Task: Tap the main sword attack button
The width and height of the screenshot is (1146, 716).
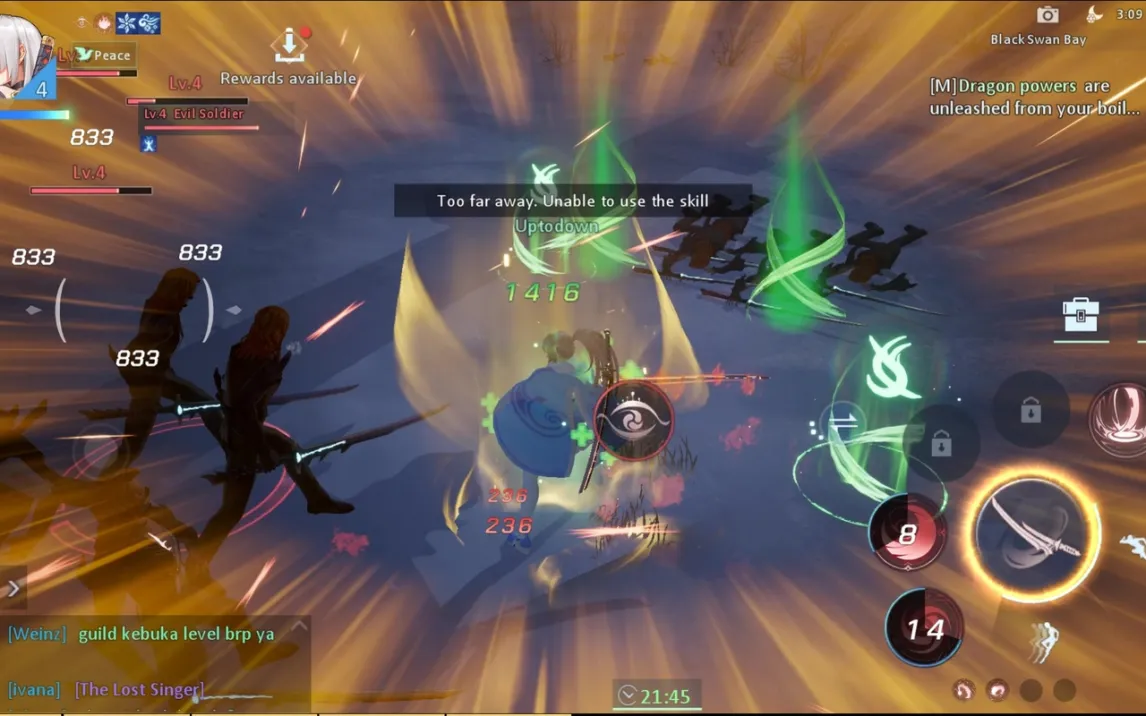Action: pyautogui.click(x=1035, y=535)
